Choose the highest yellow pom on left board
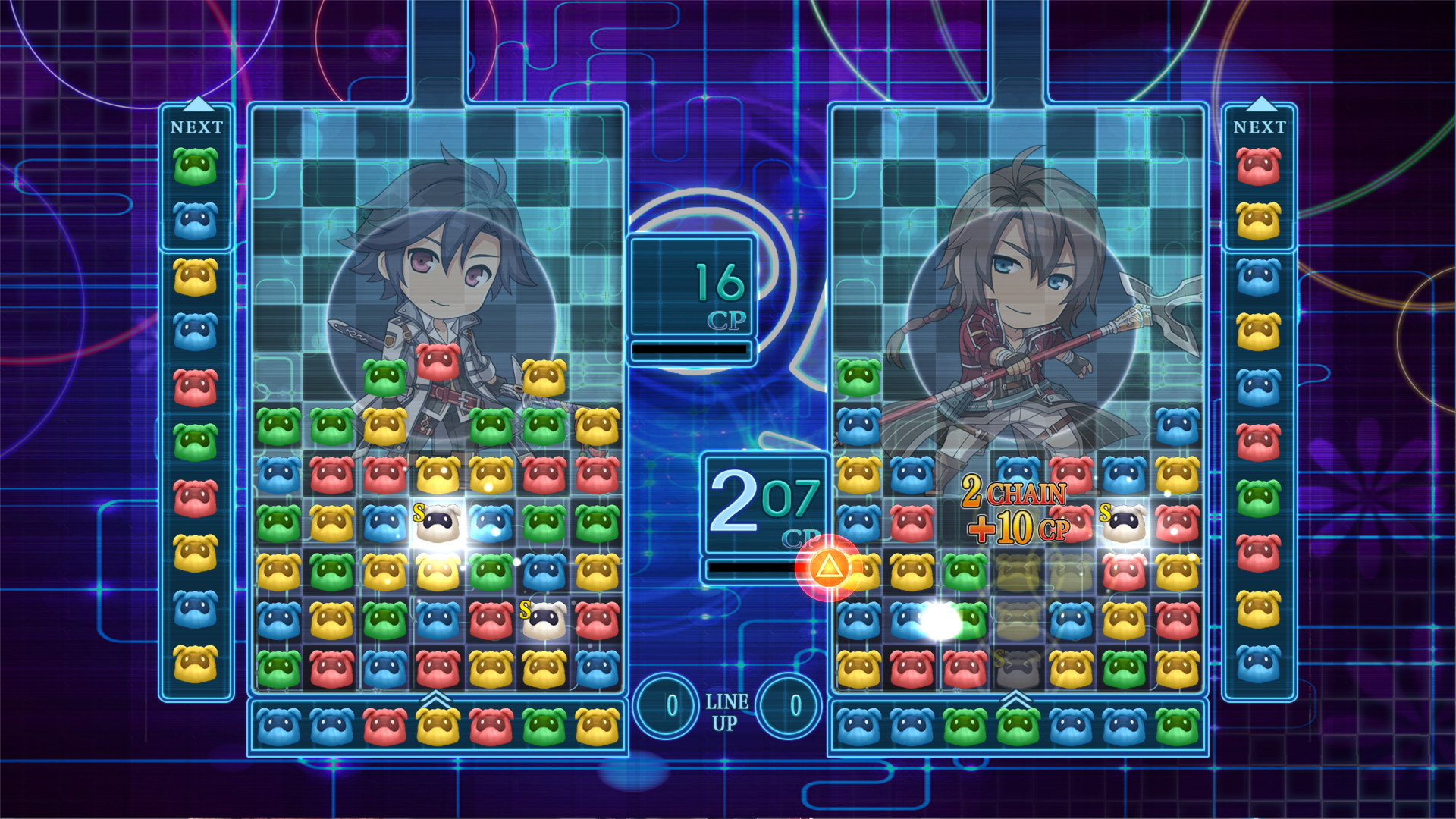 (x=544, y=378)
